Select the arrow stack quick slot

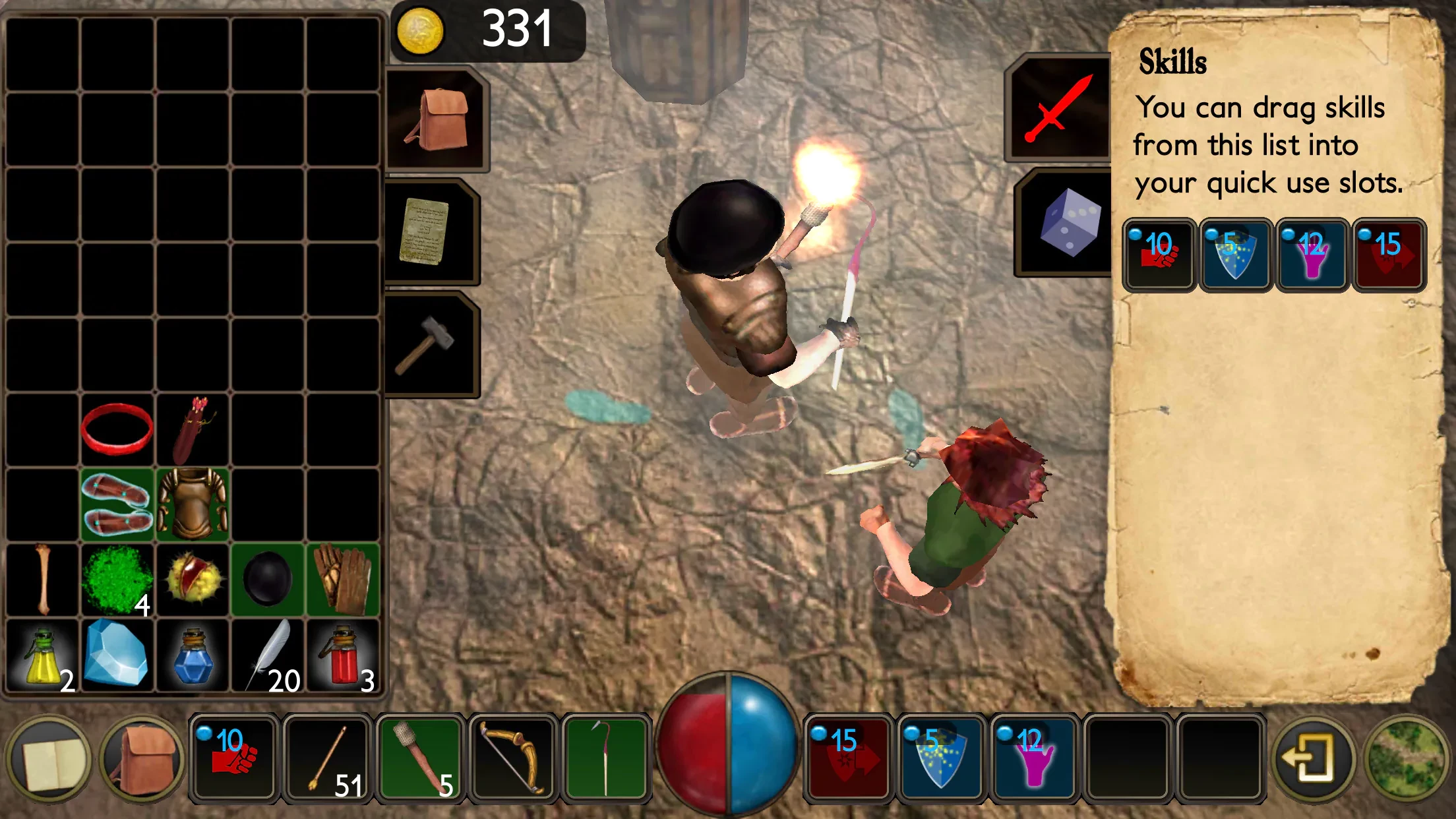[327, 759]
